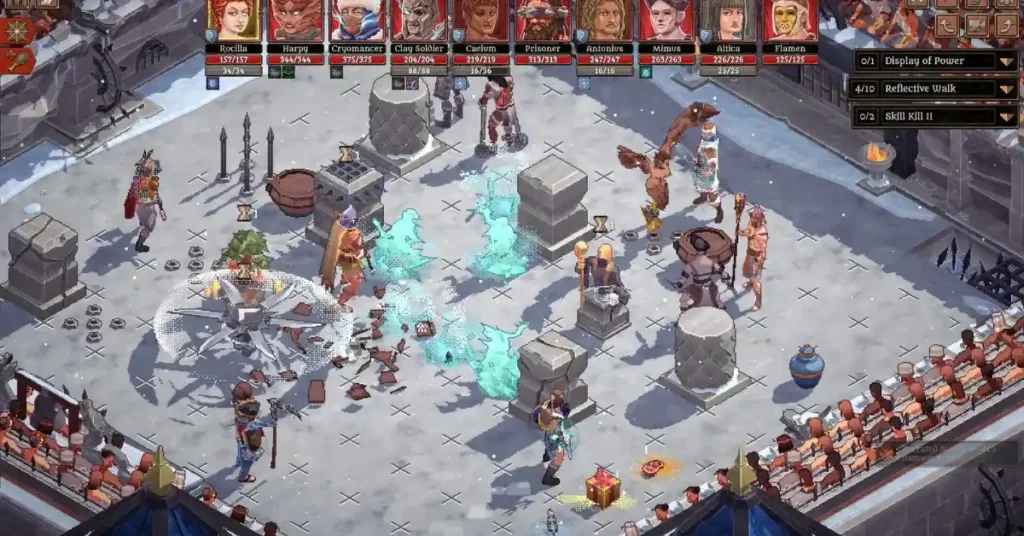Rotate the camera right
This screenshot has height=536, width=1024.
[1005, 25]
